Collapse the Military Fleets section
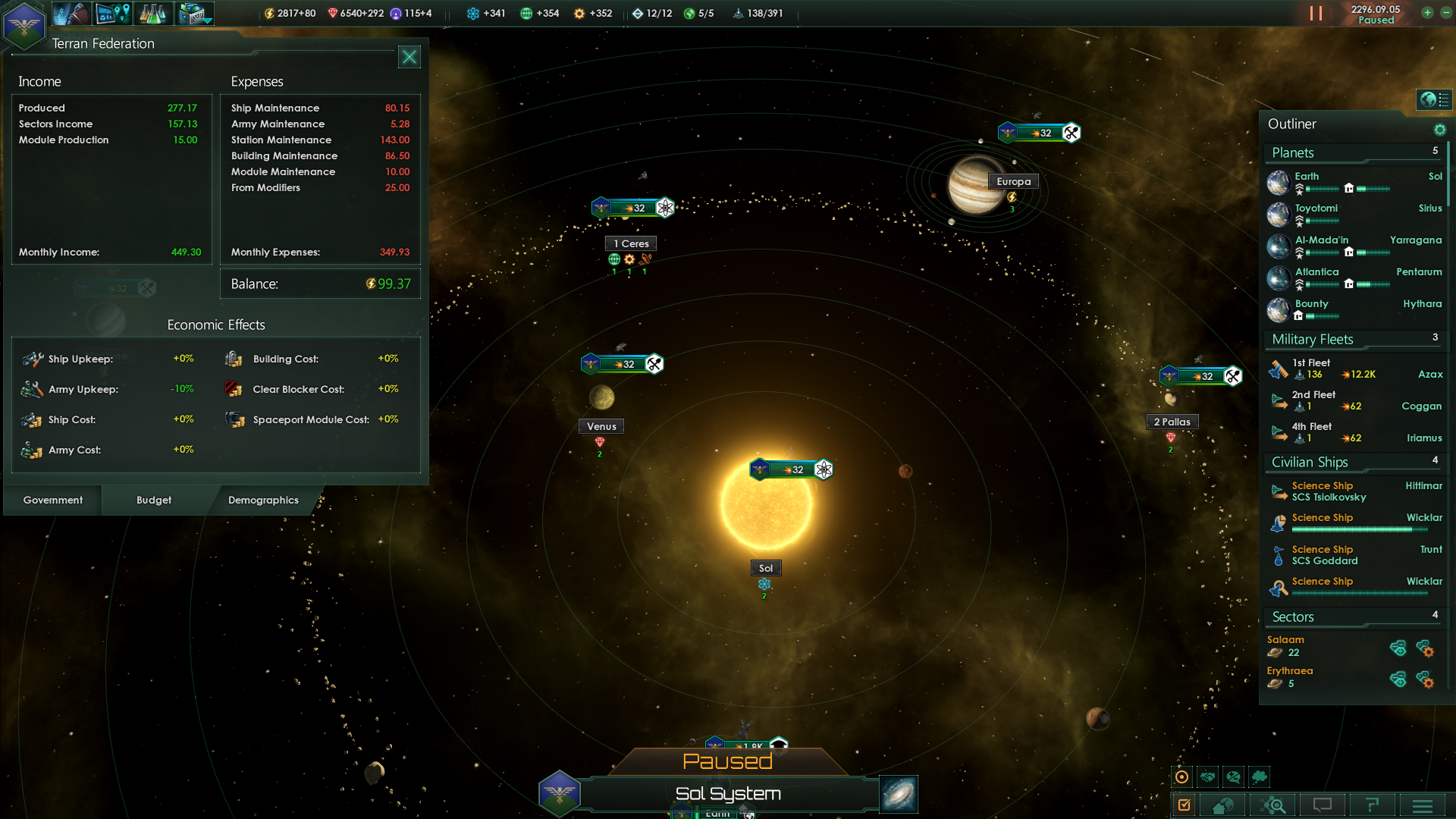The image size is (1456, 819). click(x=1312, y=339)
